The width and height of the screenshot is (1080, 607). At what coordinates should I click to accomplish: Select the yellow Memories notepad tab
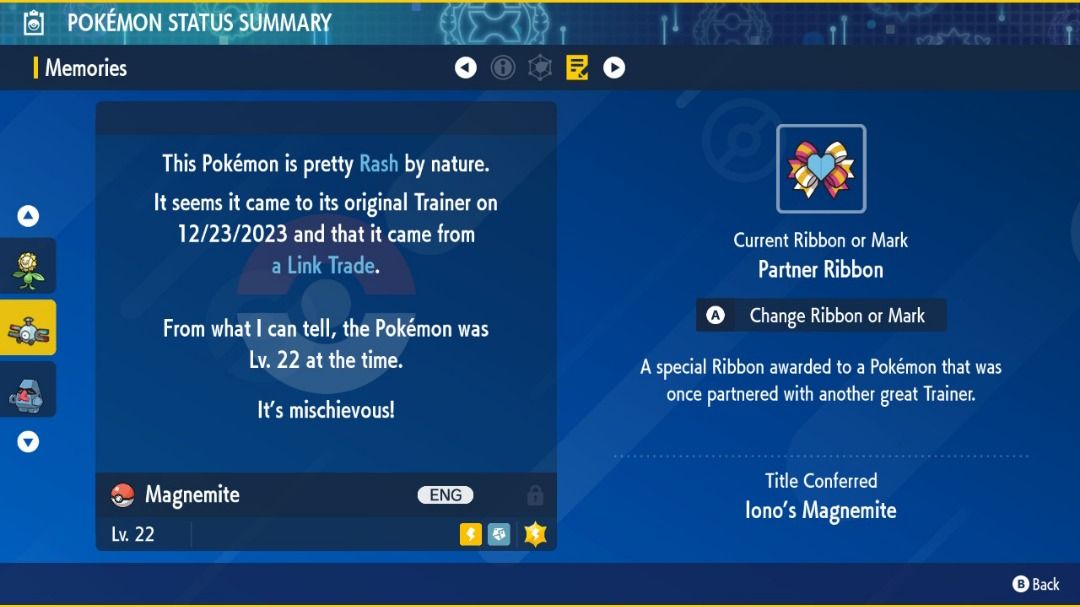(x=577, y=68)
